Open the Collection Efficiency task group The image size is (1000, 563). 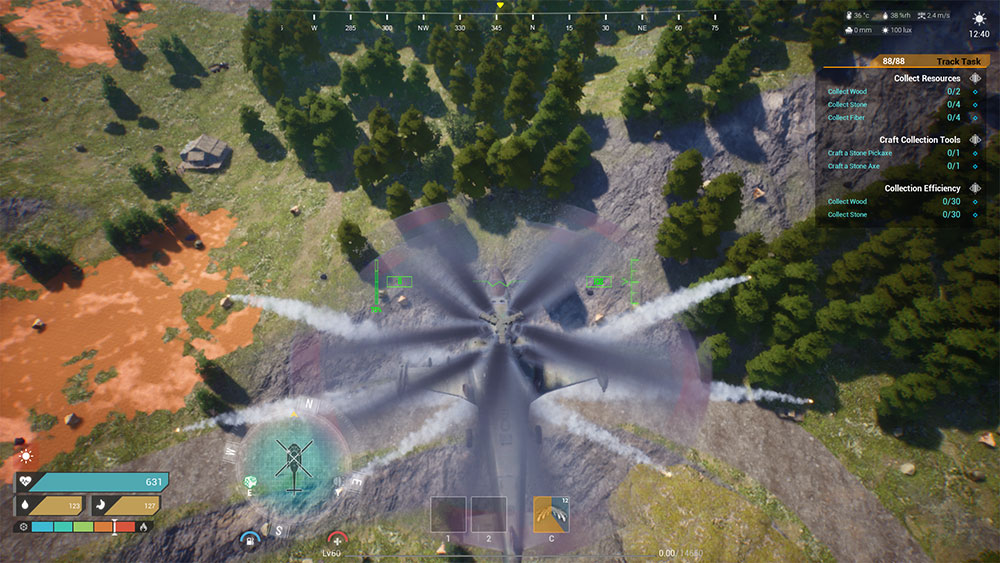pos(922,188)
